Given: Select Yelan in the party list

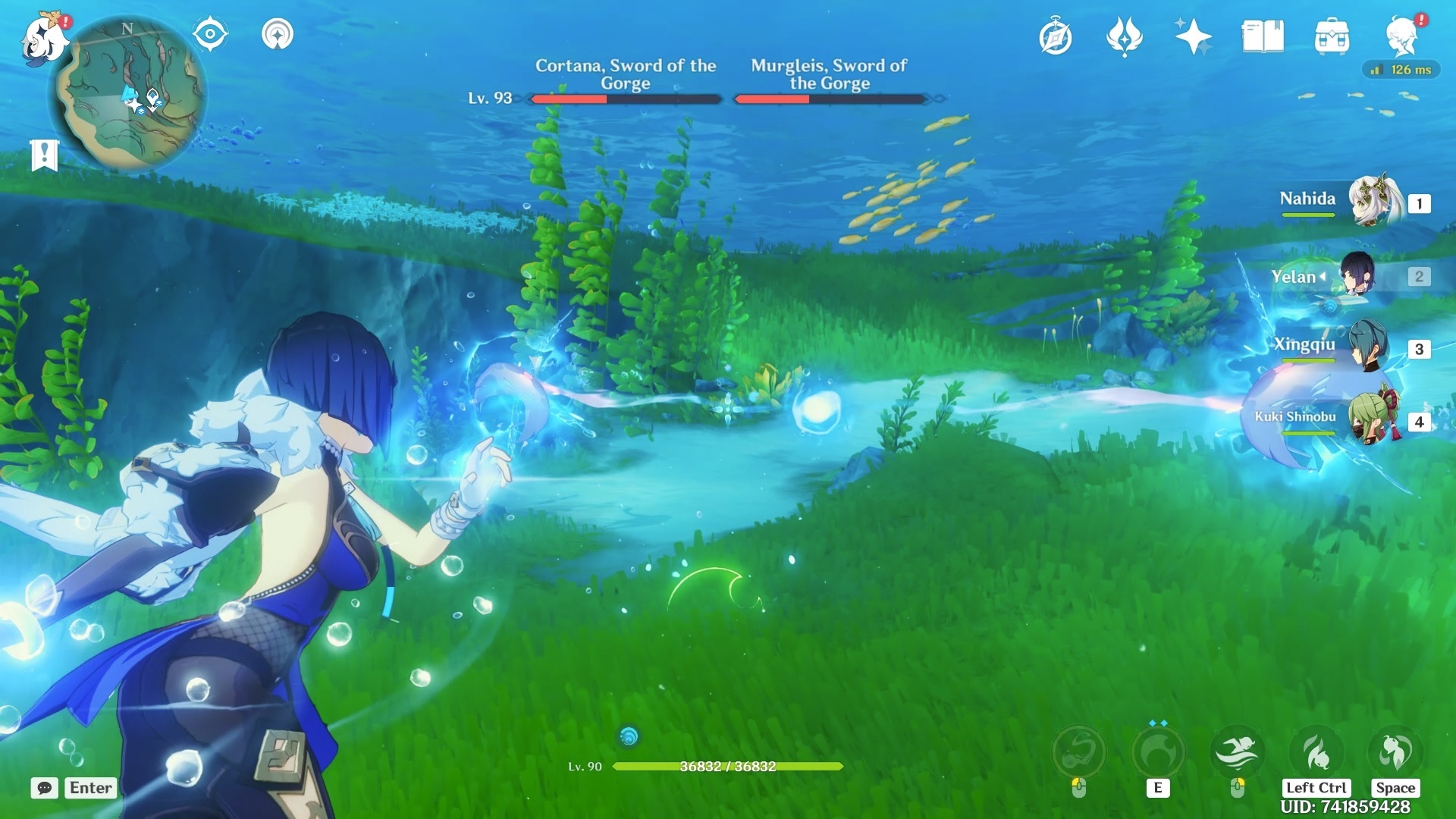Looking at the screenshot, I should 1357,275.
